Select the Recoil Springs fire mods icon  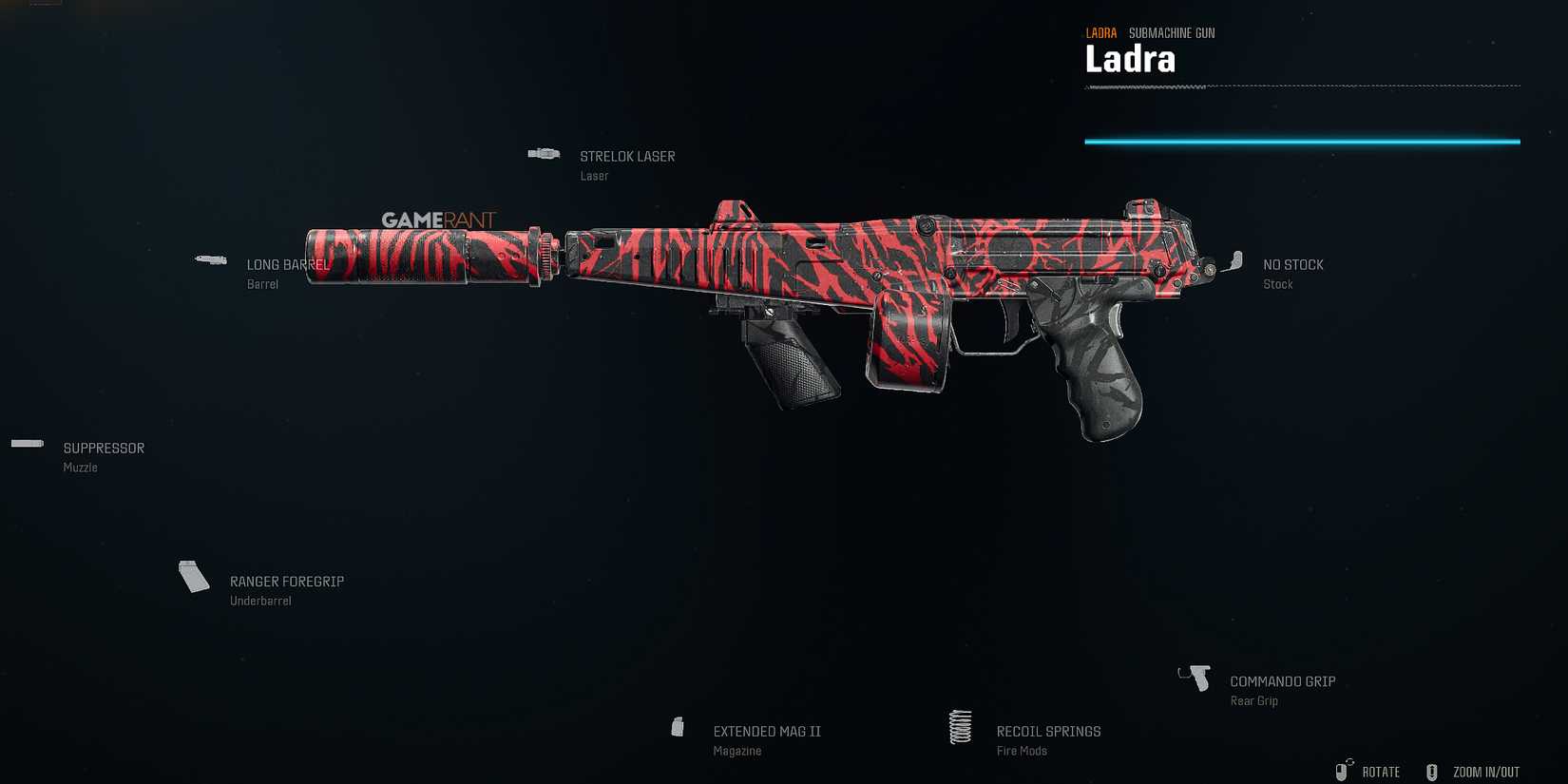coord(959,727)
